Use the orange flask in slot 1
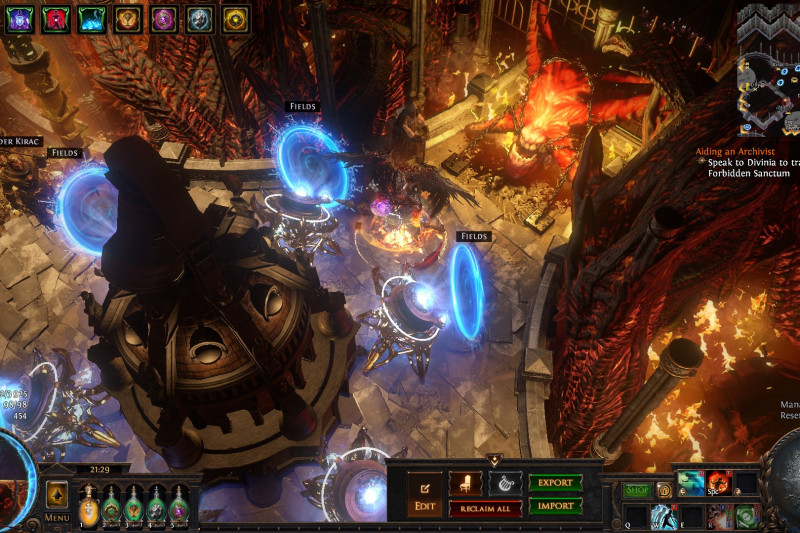The image size is (800, 533). click(89, 506)
